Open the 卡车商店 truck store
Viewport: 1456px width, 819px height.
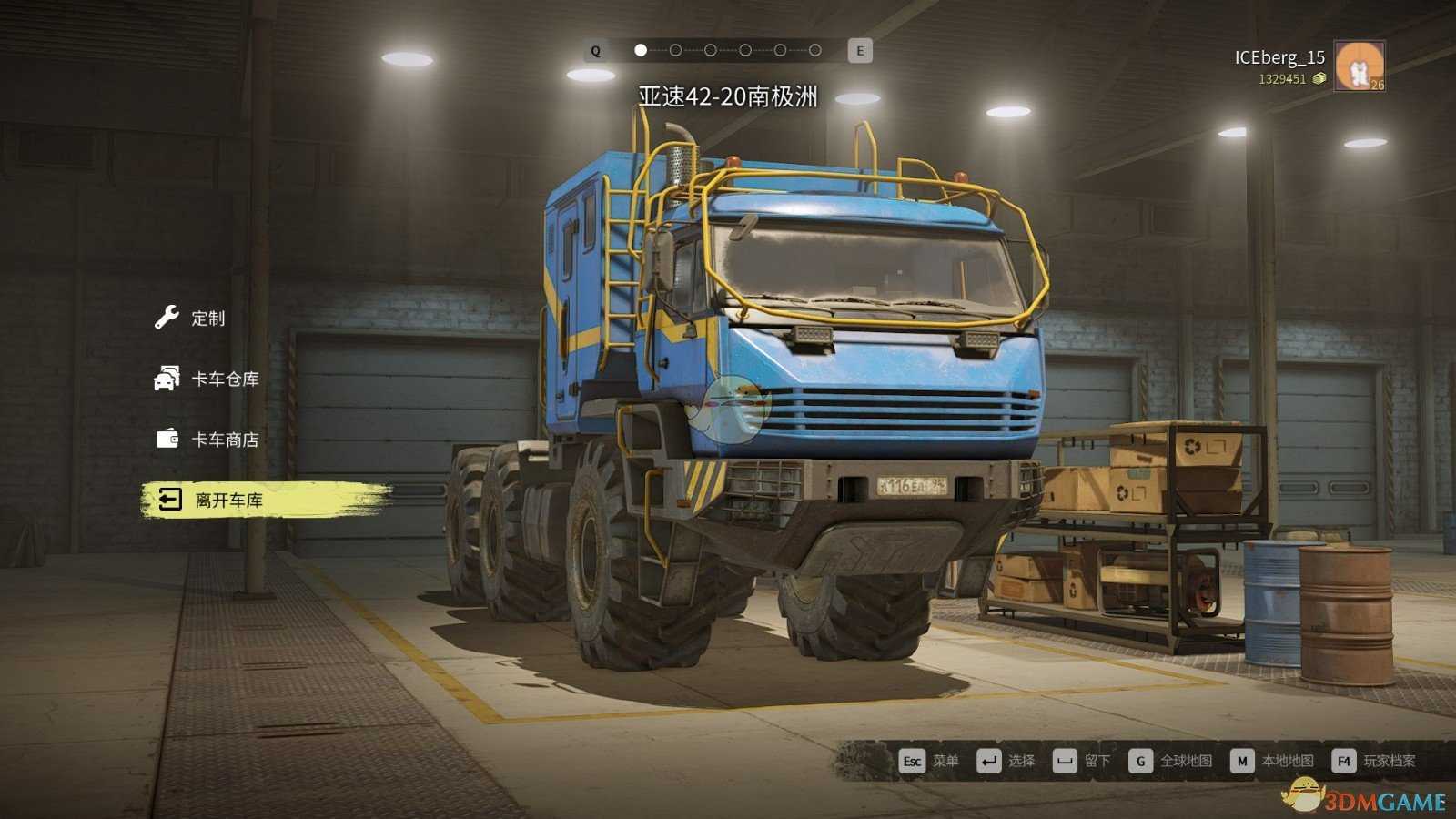(223, 440)
